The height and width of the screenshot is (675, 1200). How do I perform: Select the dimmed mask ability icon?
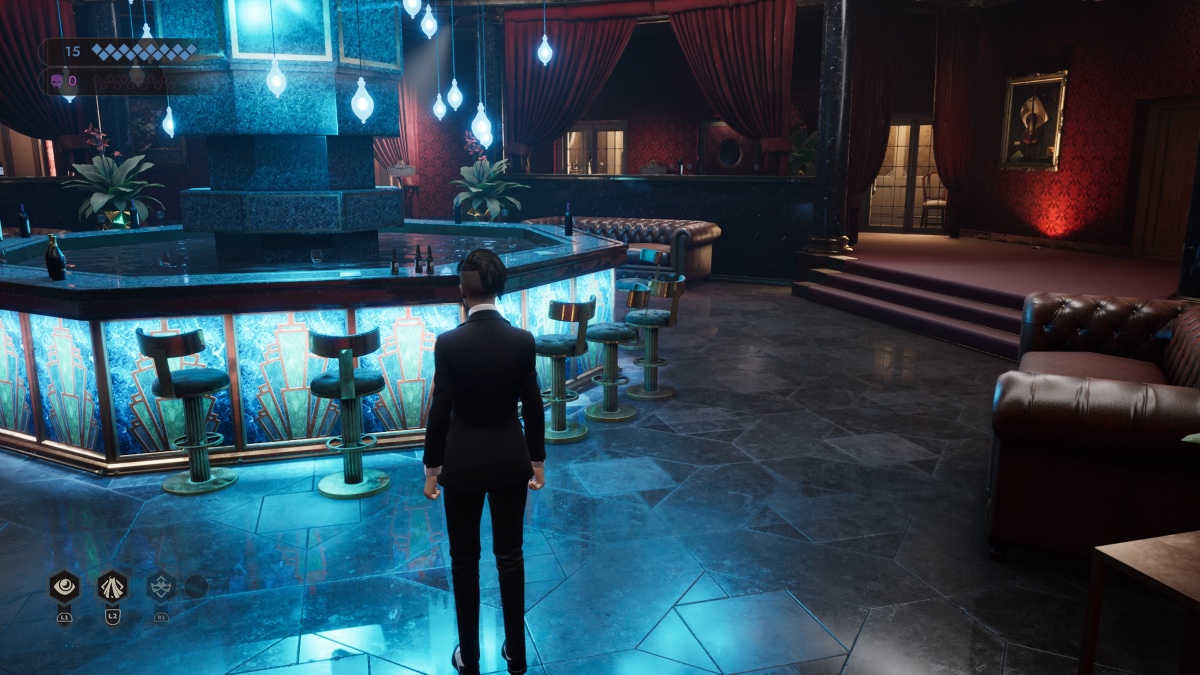point(161,587)
